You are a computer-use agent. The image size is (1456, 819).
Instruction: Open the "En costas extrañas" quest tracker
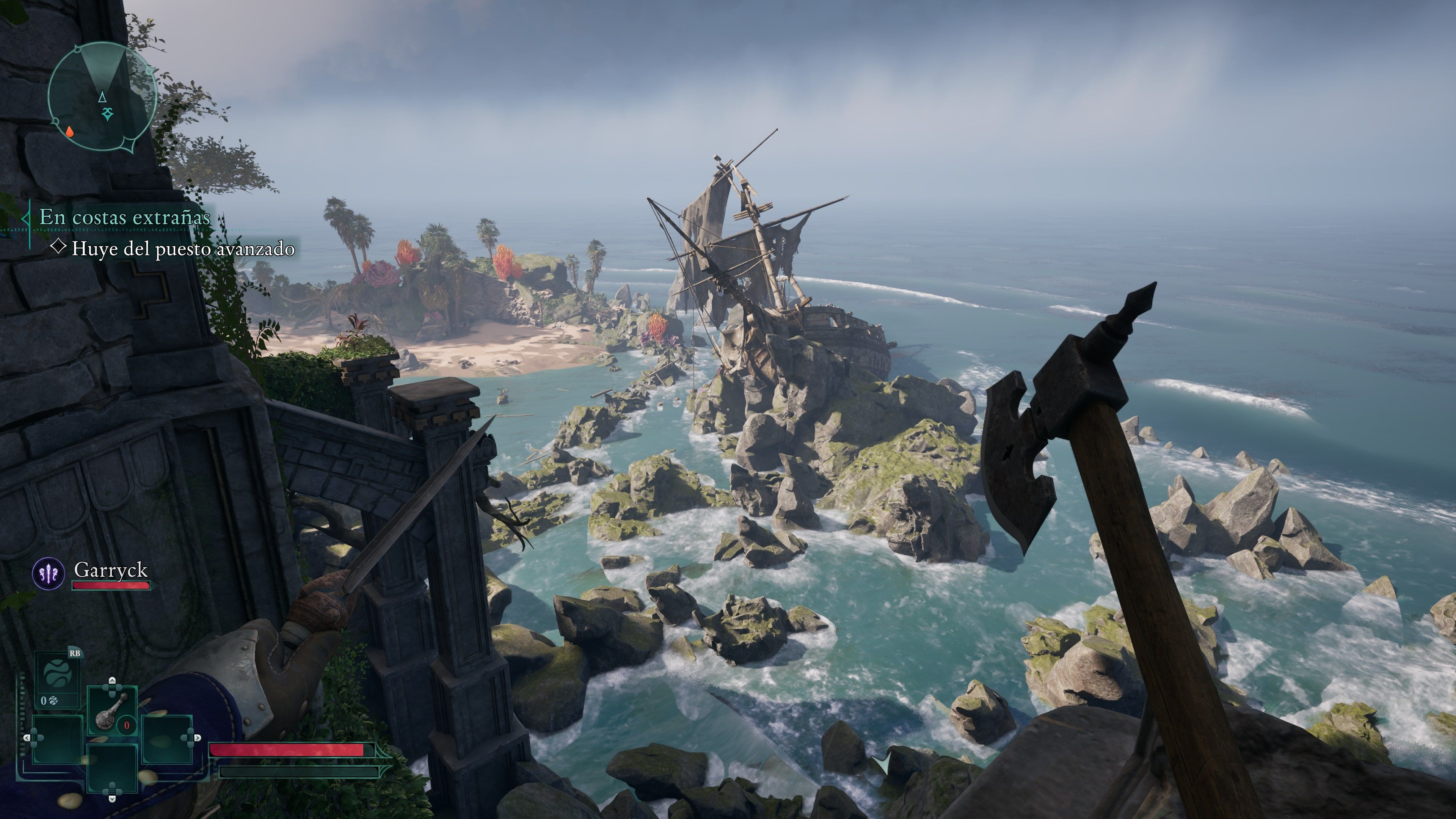click(x=124, y=218)
